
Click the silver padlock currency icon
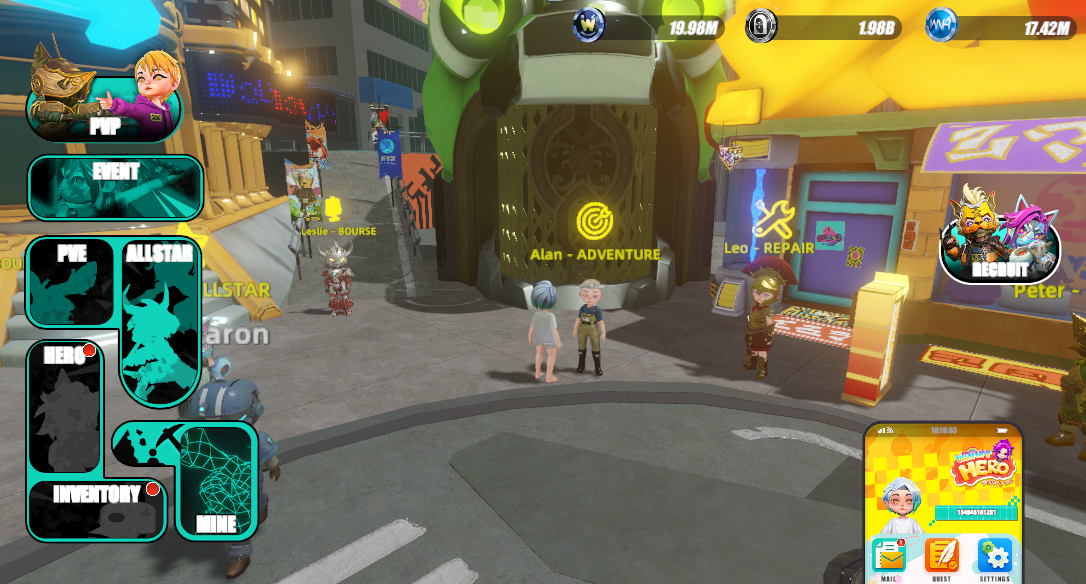tap(762, 25)
